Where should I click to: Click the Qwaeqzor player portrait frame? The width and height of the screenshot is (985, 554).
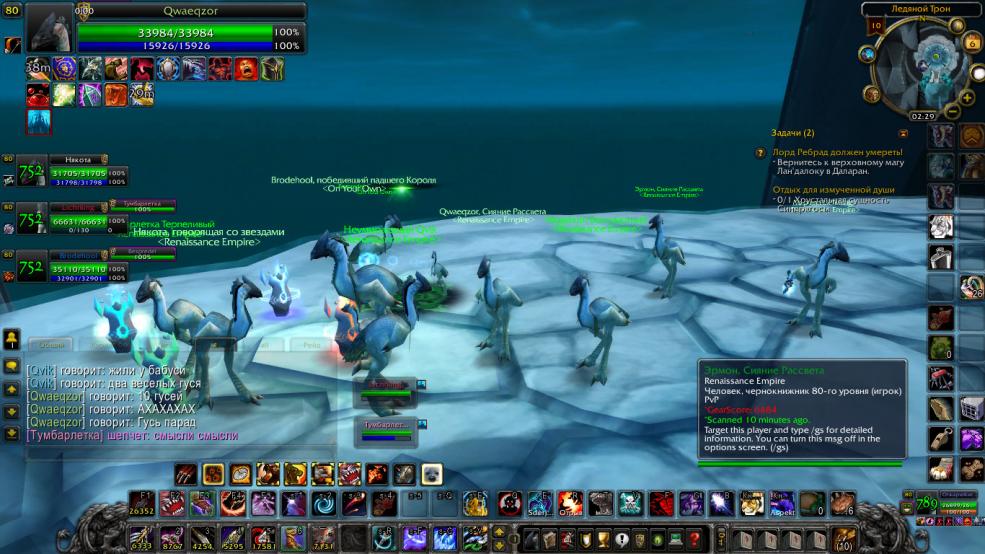(49, 28)
